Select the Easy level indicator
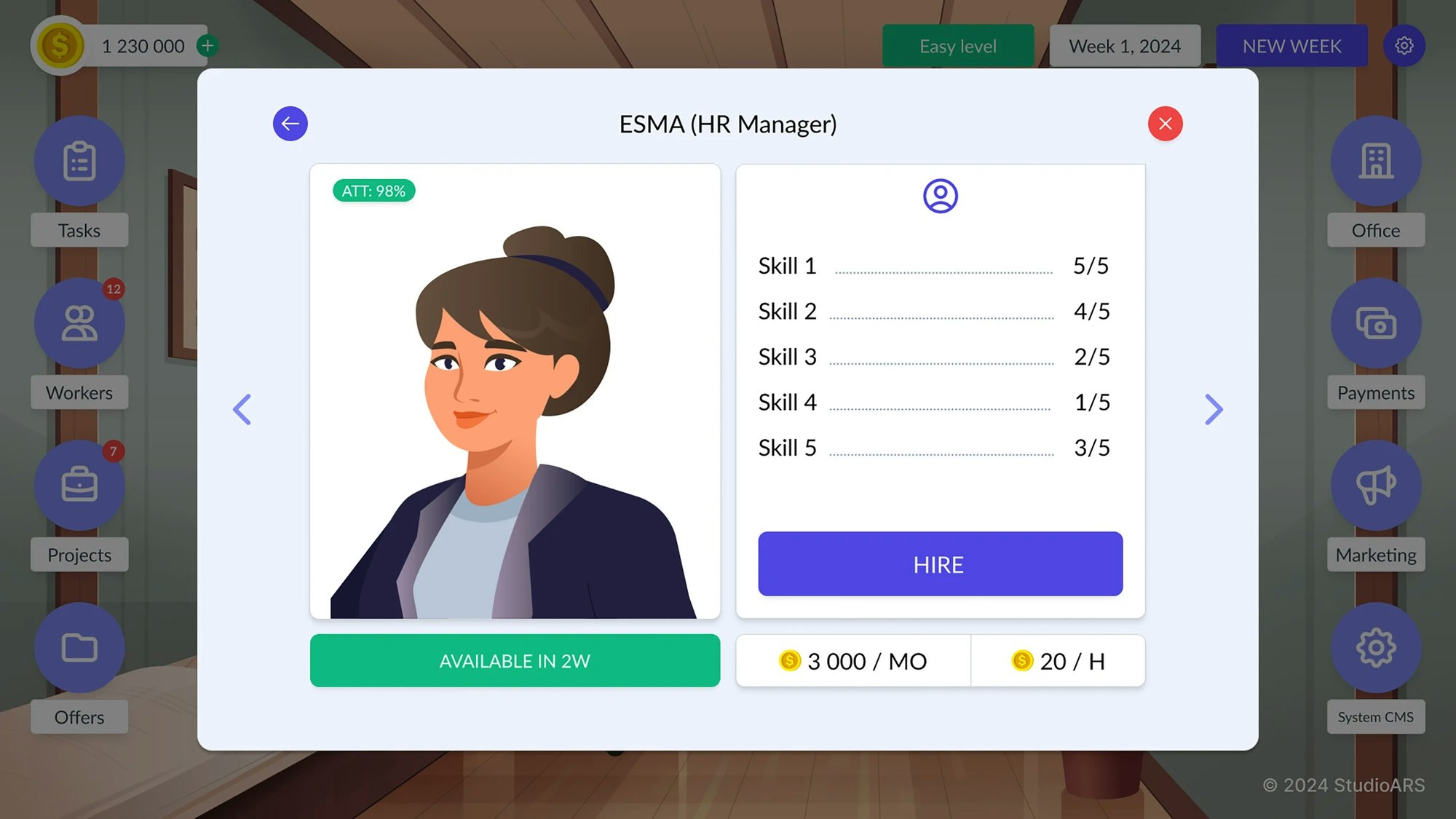The image size is (1456, 819). coord(957,45)
